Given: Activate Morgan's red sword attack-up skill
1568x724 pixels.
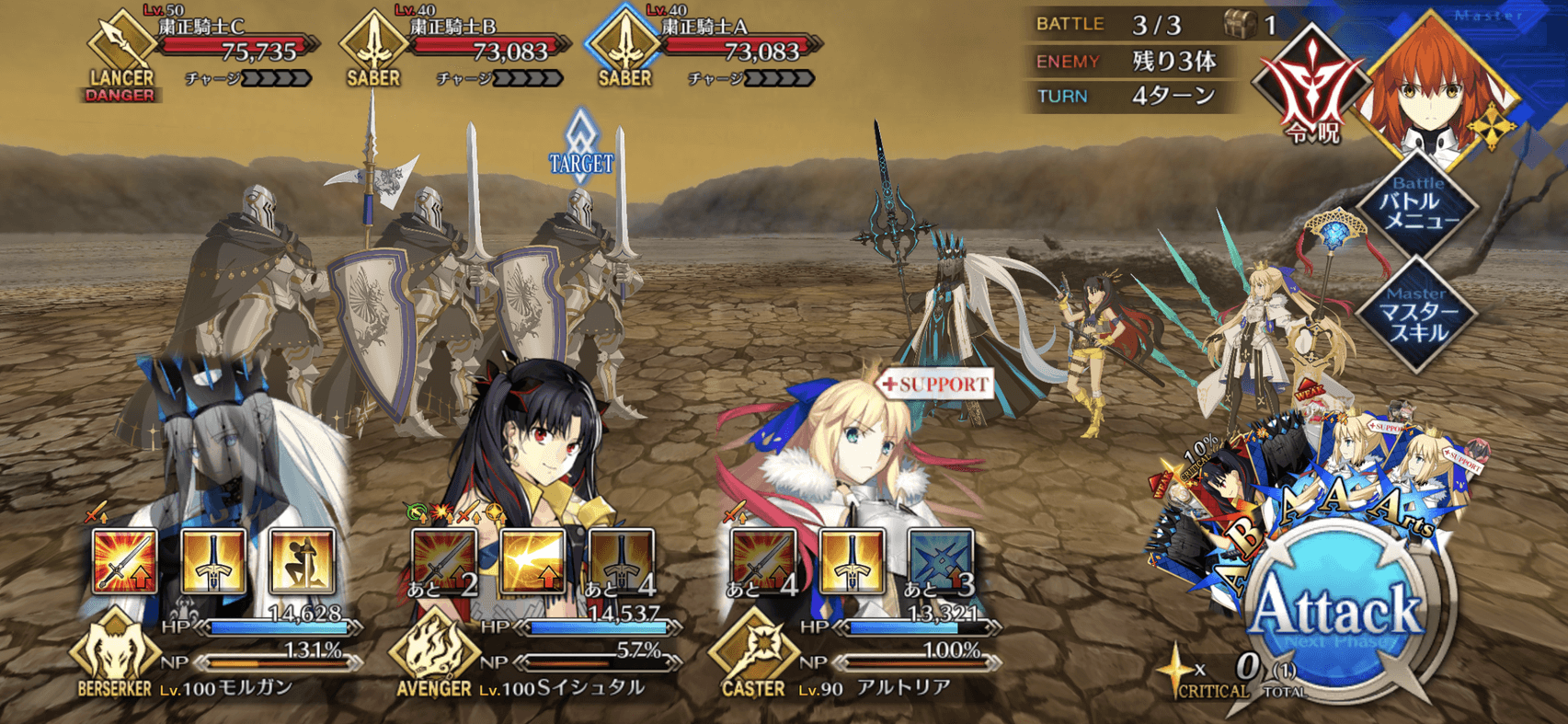Looking at the screenshot, I should [124, 560].
